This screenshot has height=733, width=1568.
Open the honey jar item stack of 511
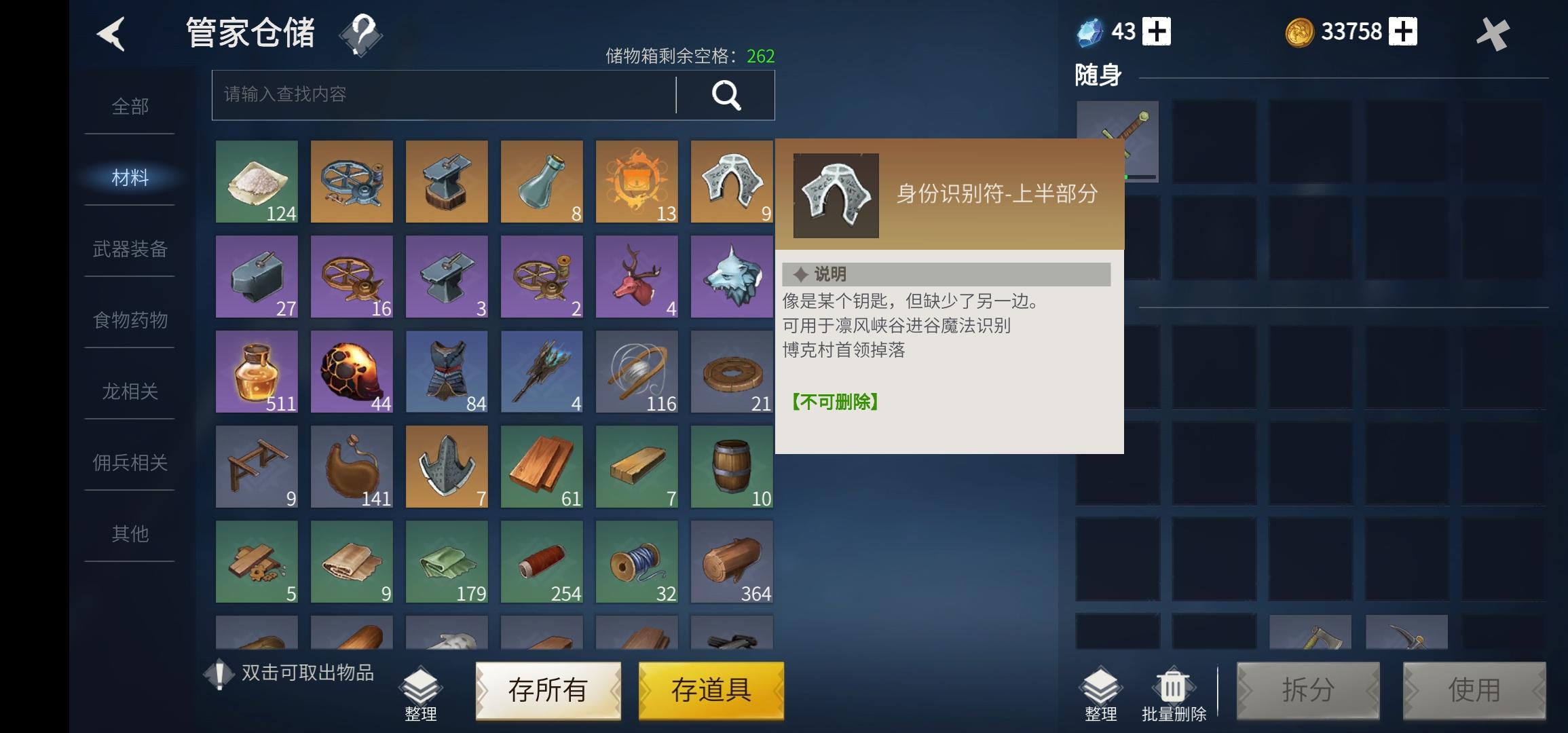[257, 372]
